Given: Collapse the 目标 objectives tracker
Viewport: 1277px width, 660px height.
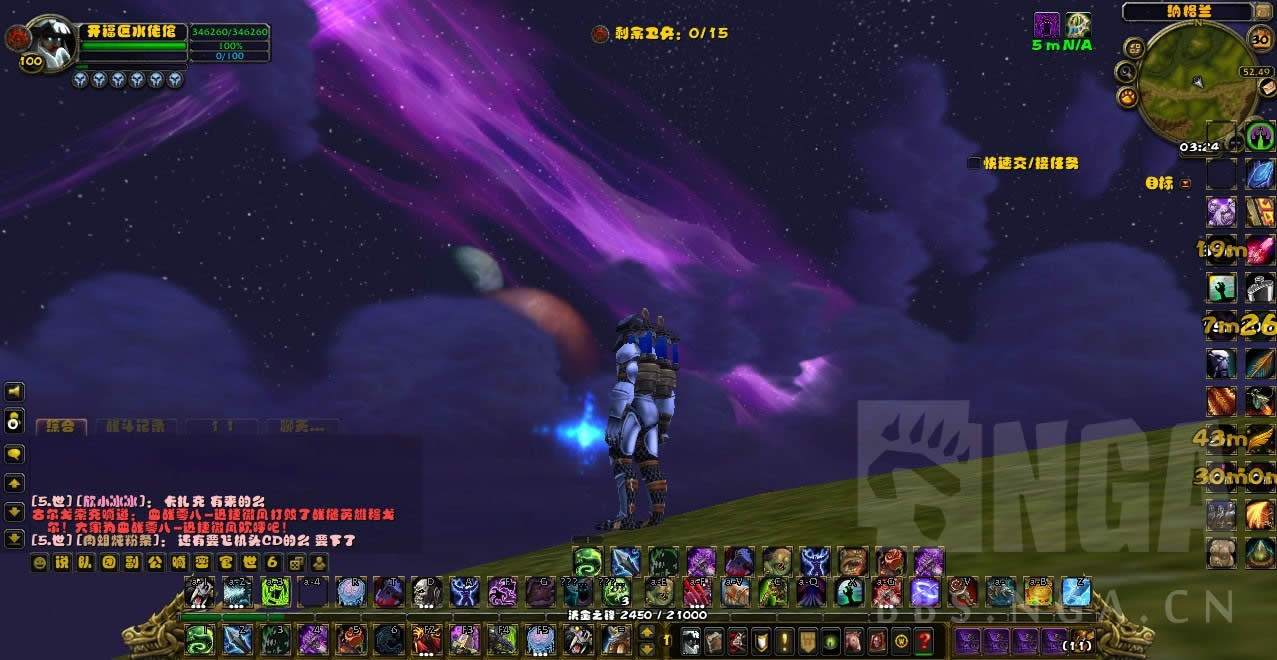Looking at the screenshot, I should [1186, 183].
